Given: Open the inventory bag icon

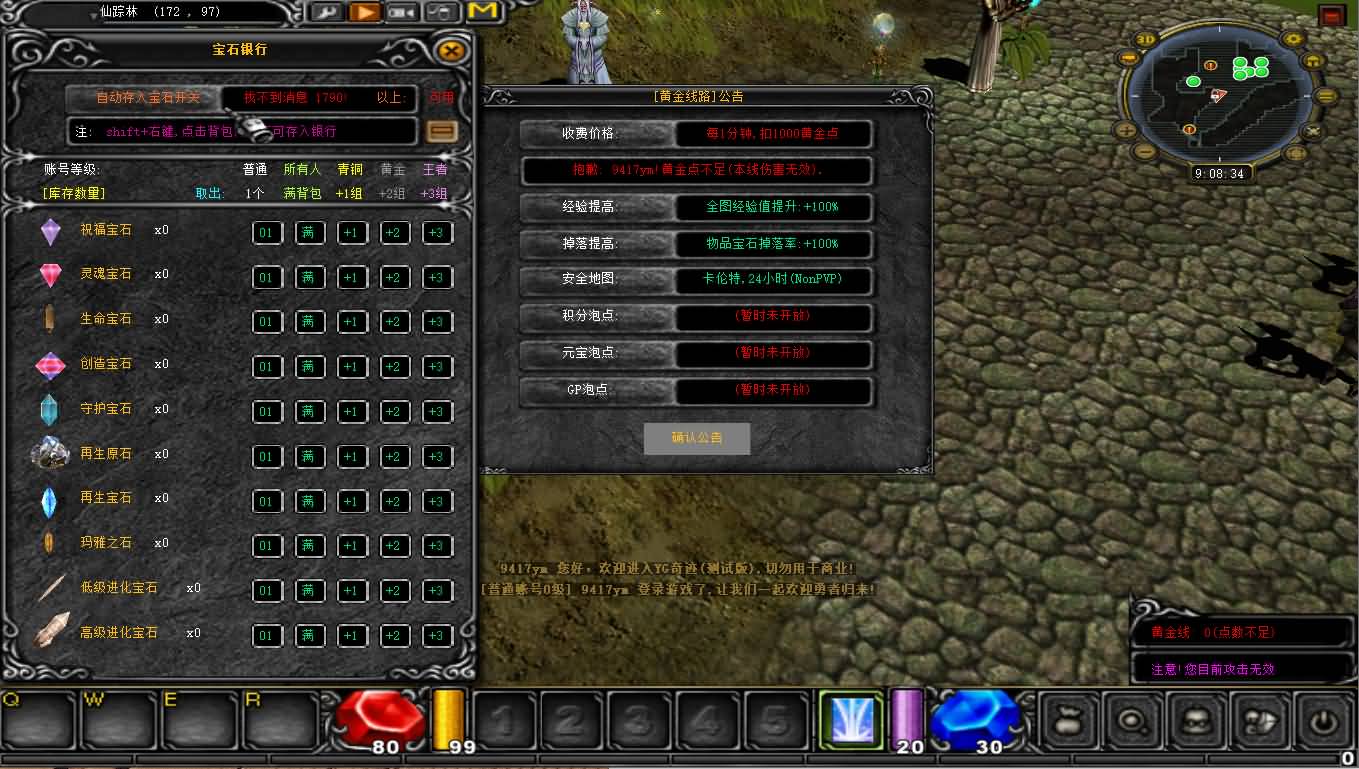Looking at the screenshot, I should 1067,719.
